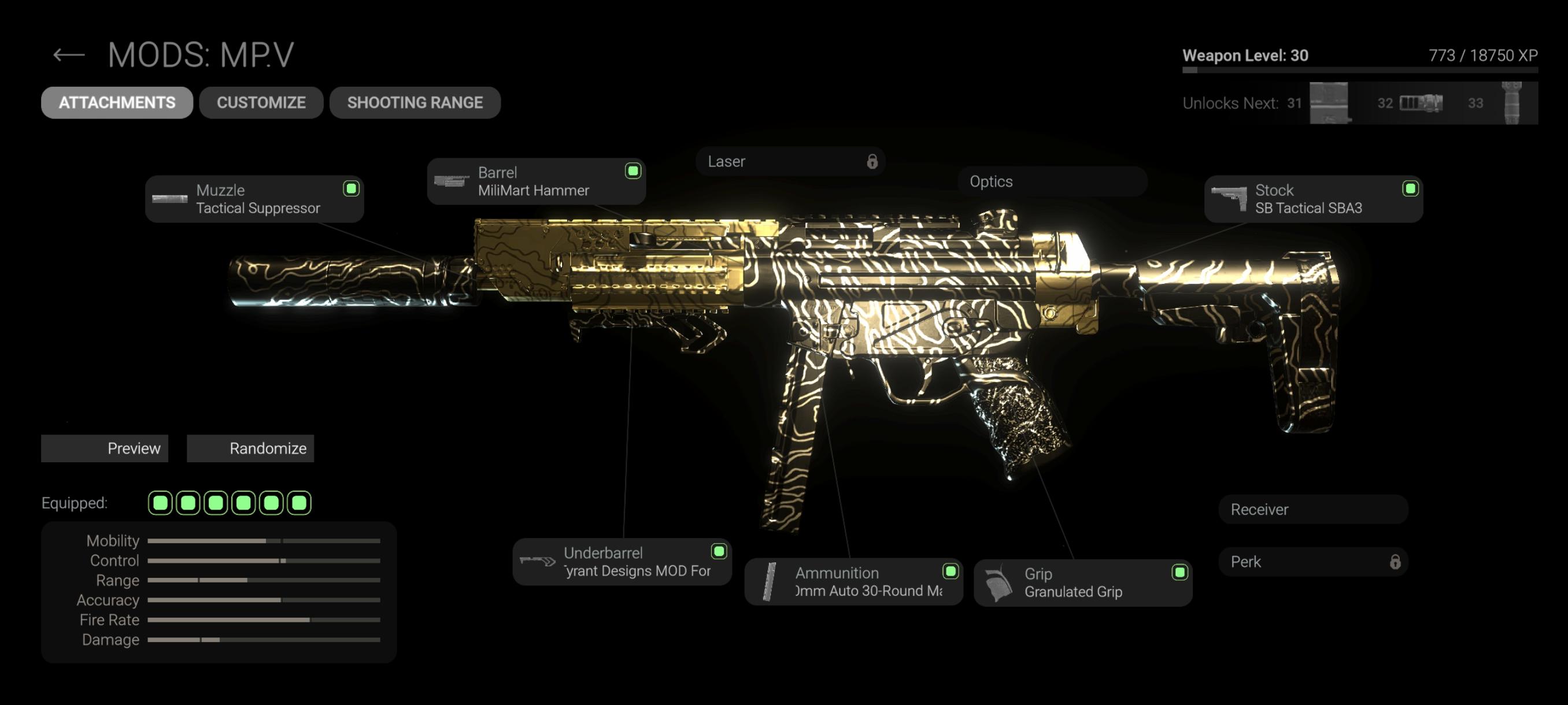View the level 33 unlock thumbnail
Image resolution: width=1568 pixels, height=705 pixels.
[x=1511, y=103]
